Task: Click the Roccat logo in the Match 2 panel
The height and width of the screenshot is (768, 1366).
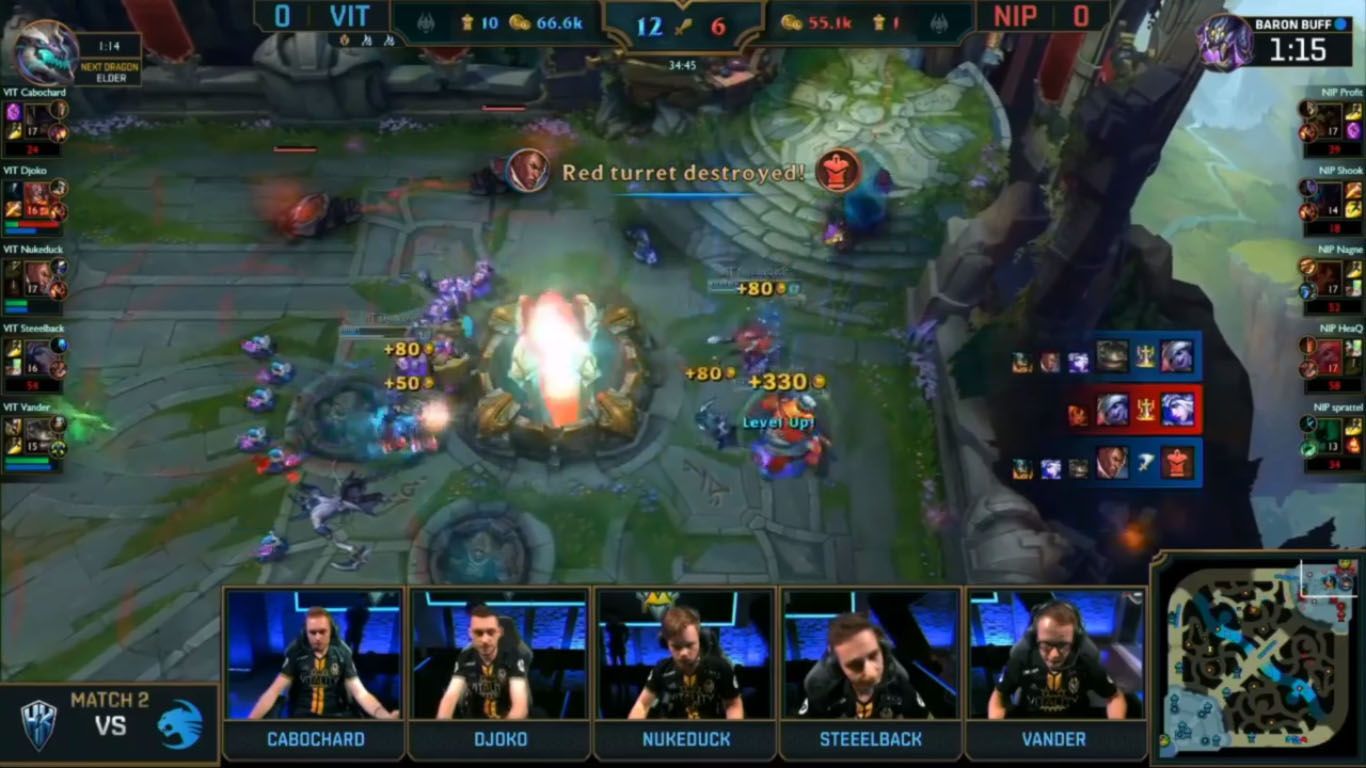Action: point(180,724)
